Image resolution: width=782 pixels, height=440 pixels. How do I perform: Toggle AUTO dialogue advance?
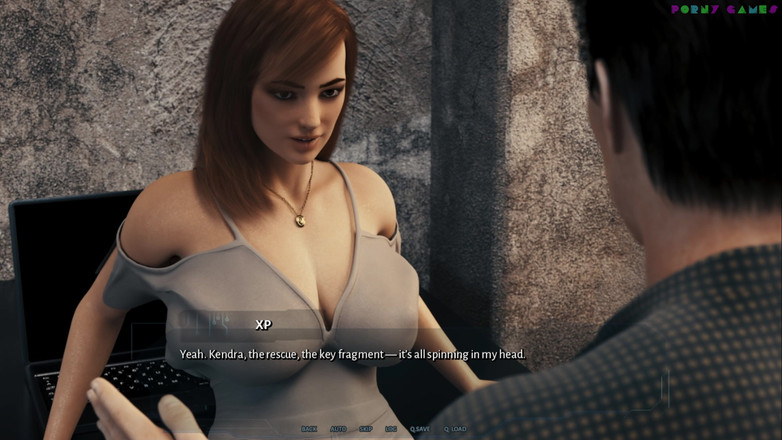338,429
